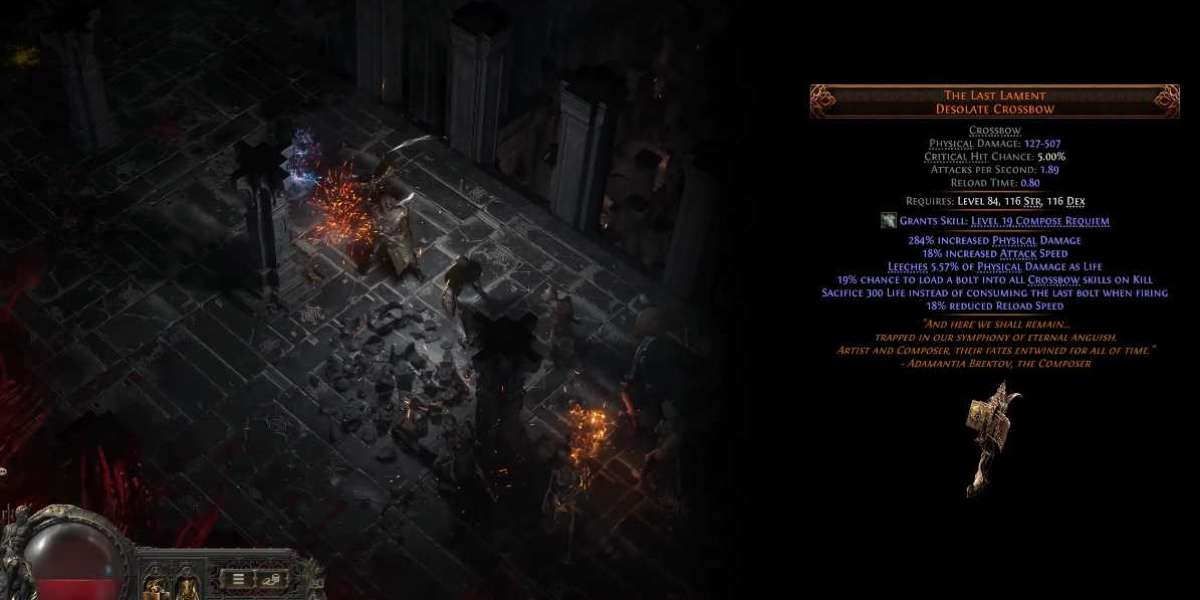Click the swirl icon button beside the menu

pyautogui.click(x=273, y=577)
